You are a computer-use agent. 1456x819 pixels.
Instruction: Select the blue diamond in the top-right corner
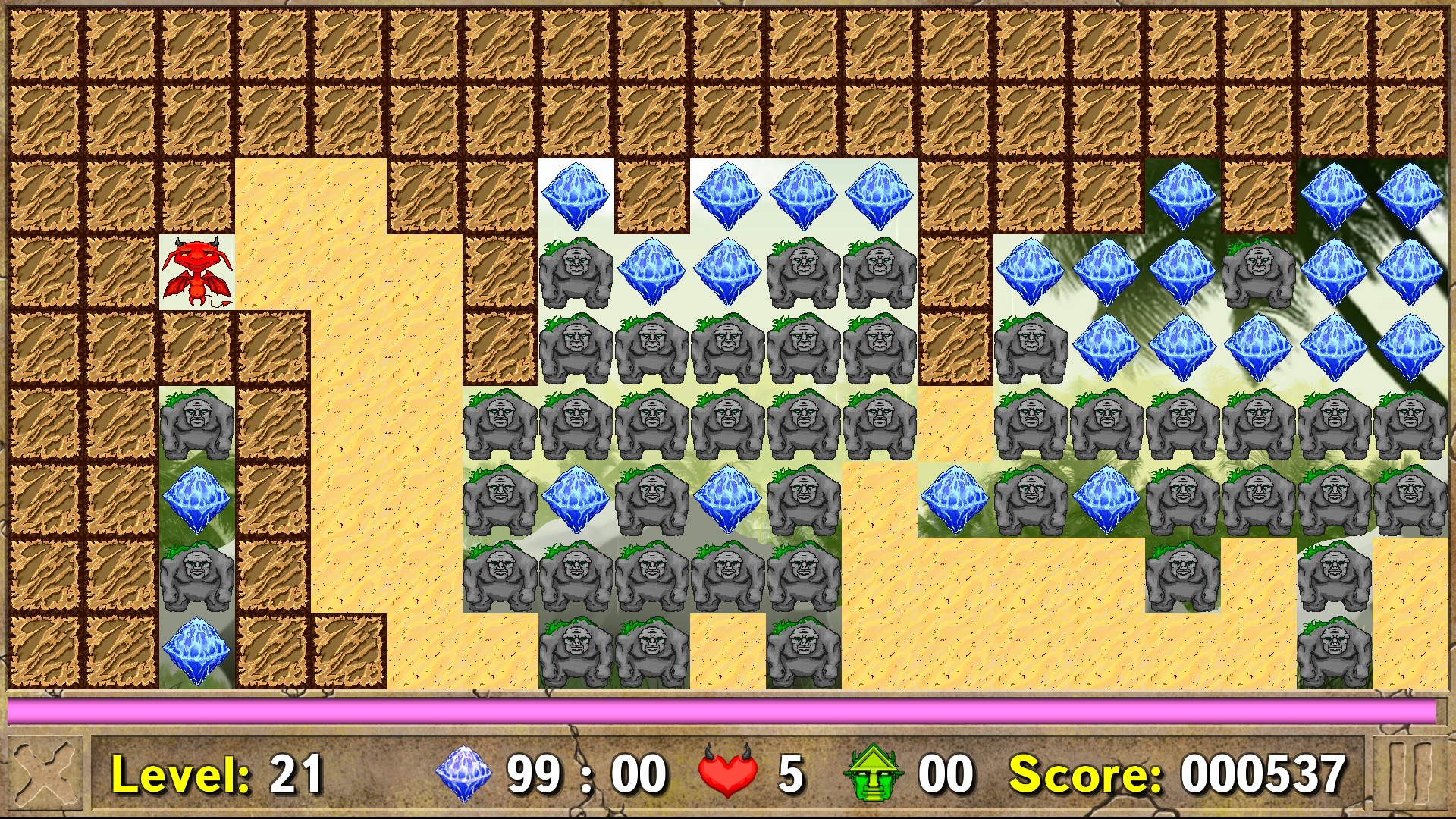tap(1409, 196)
